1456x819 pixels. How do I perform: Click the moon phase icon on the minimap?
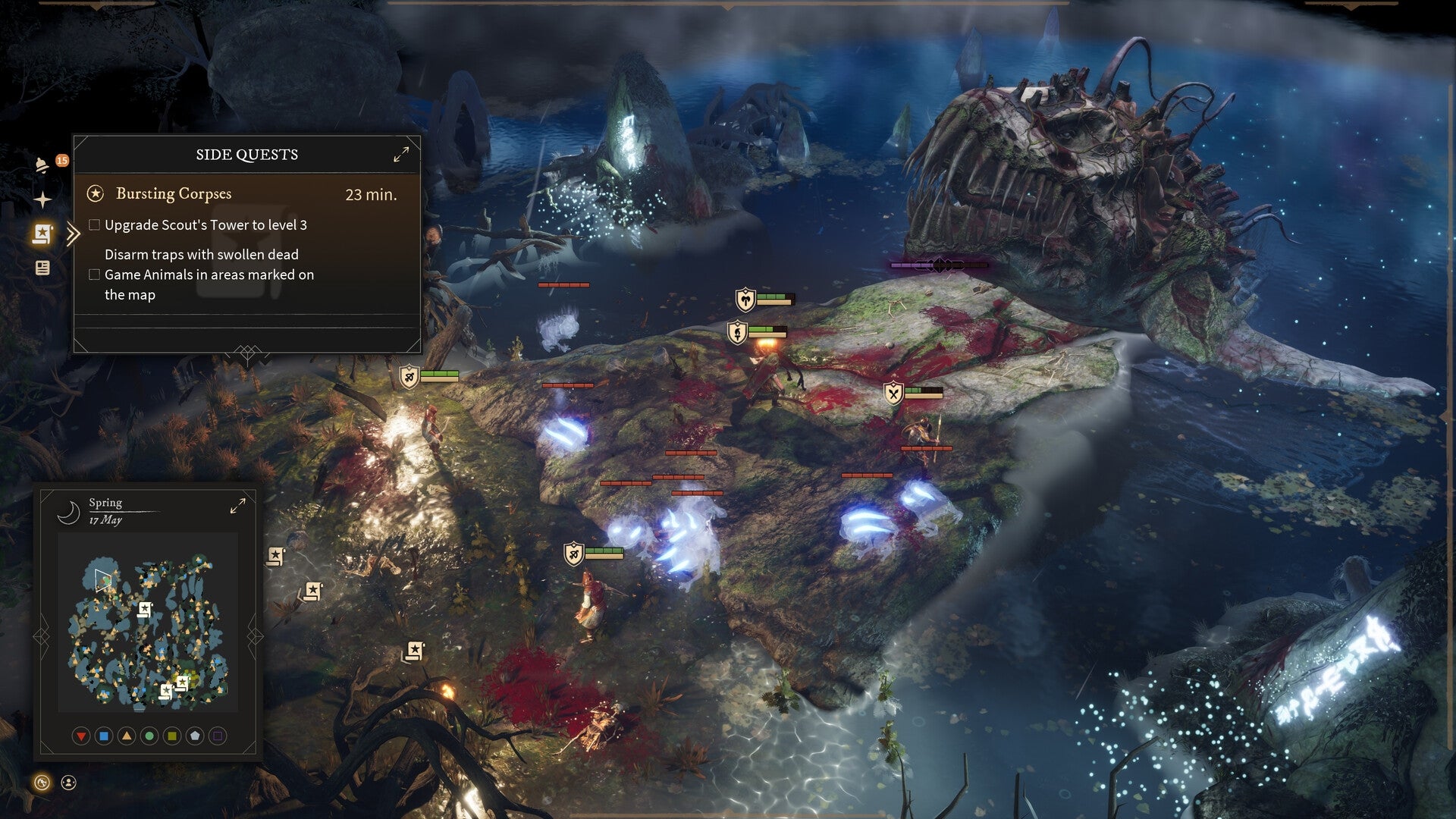[68, 511]
